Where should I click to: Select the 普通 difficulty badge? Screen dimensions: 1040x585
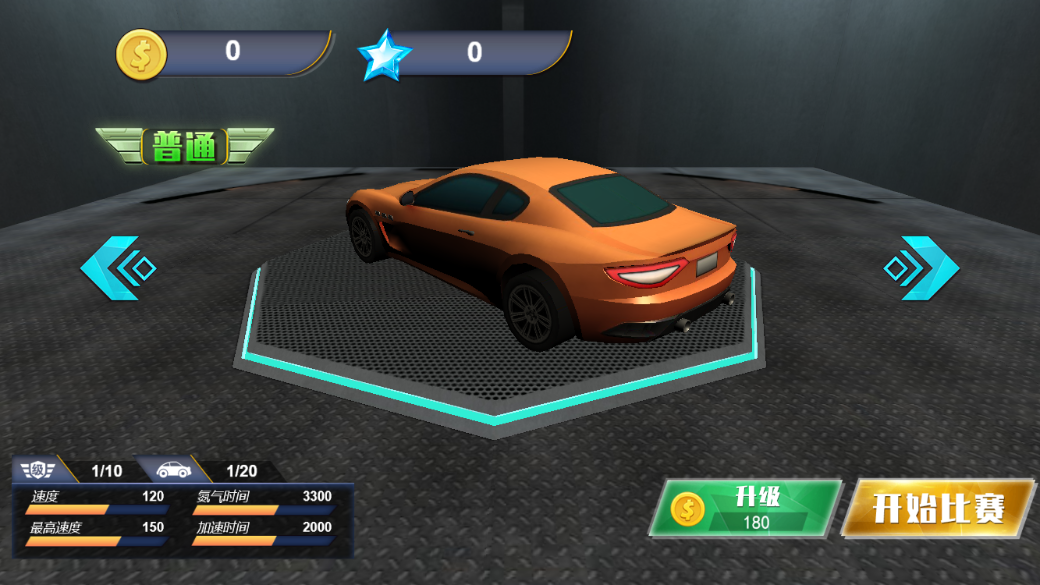click(x=185, y=146)
